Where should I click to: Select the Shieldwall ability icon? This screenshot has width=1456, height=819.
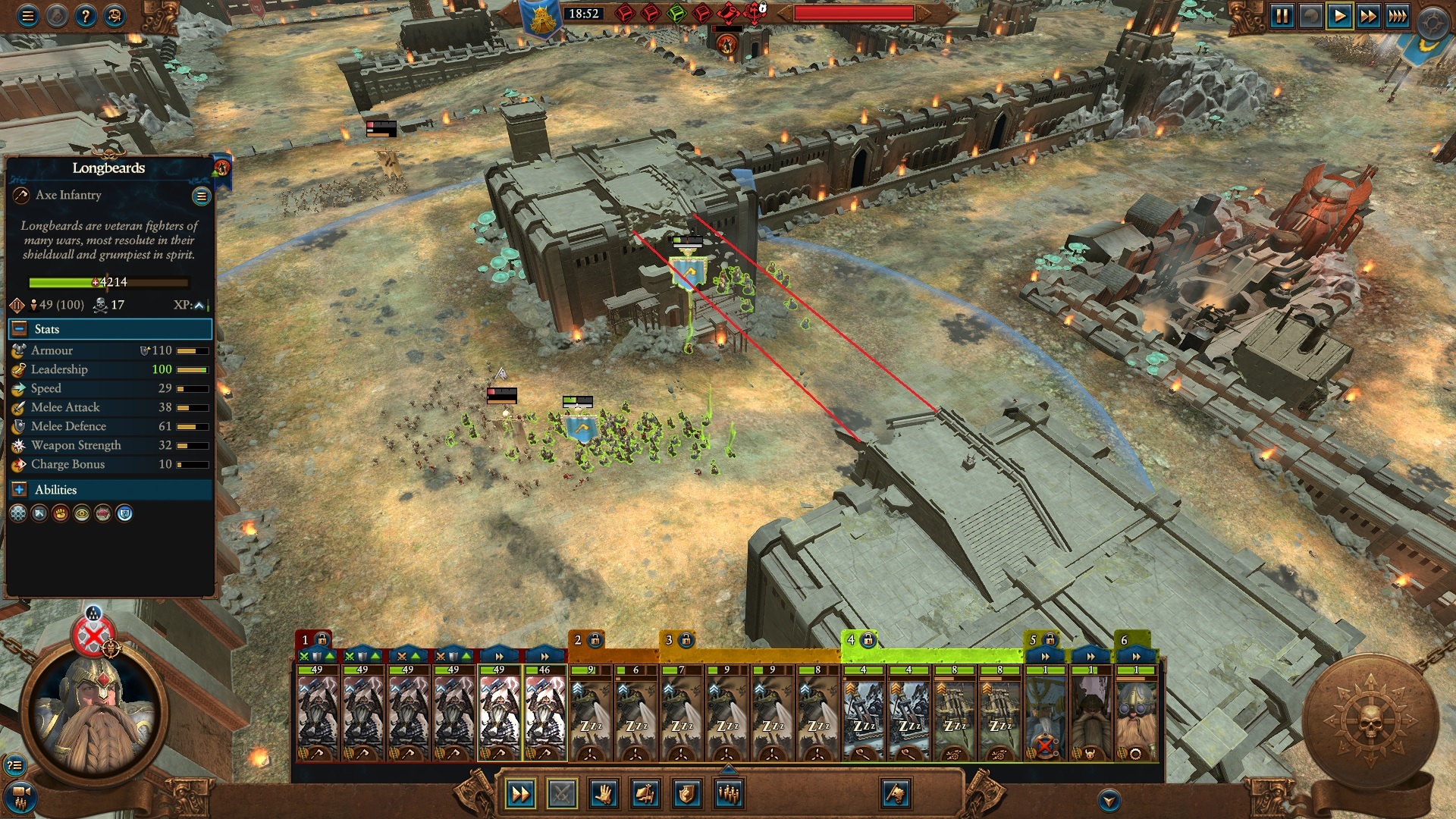(x=39, y=513)
